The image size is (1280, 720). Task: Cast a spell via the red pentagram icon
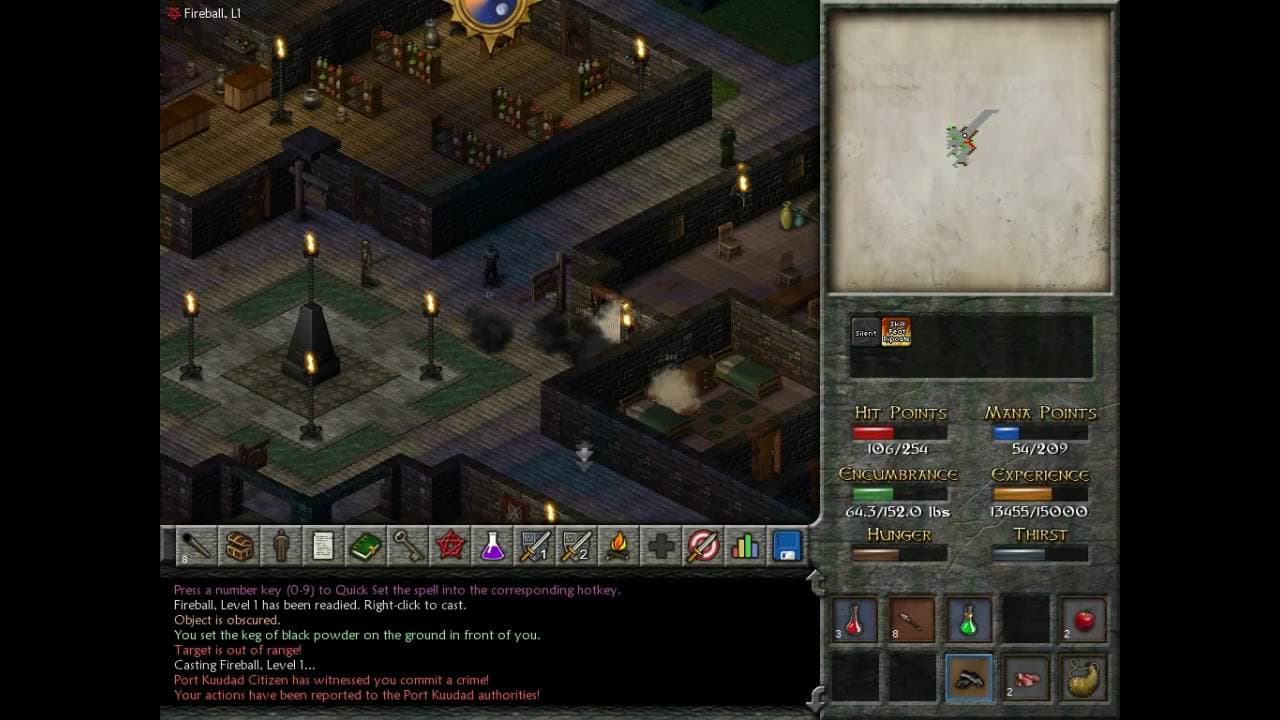click(x=448, y=547)
